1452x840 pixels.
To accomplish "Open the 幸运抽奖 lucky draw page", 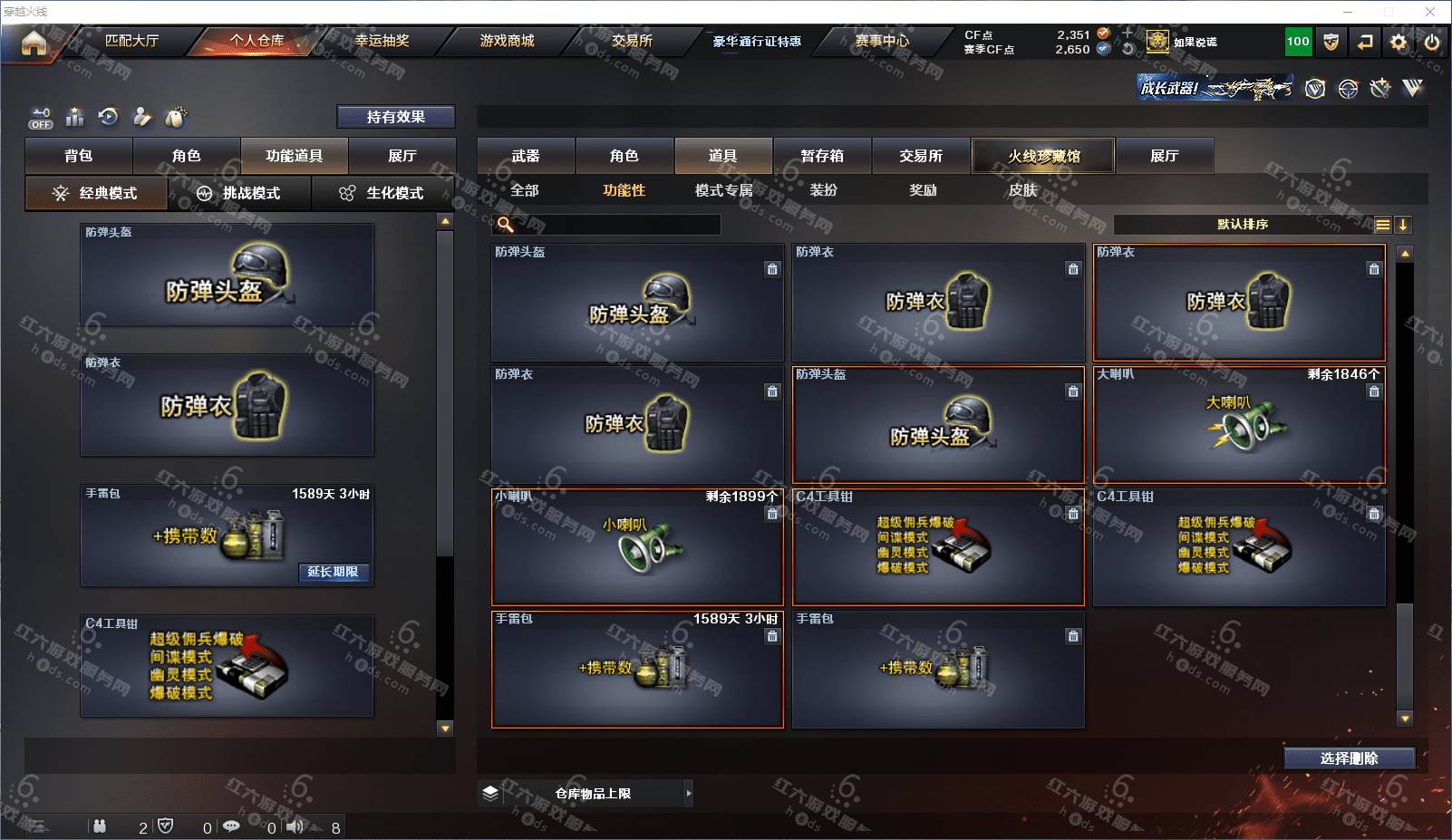I will click(382, 41).
